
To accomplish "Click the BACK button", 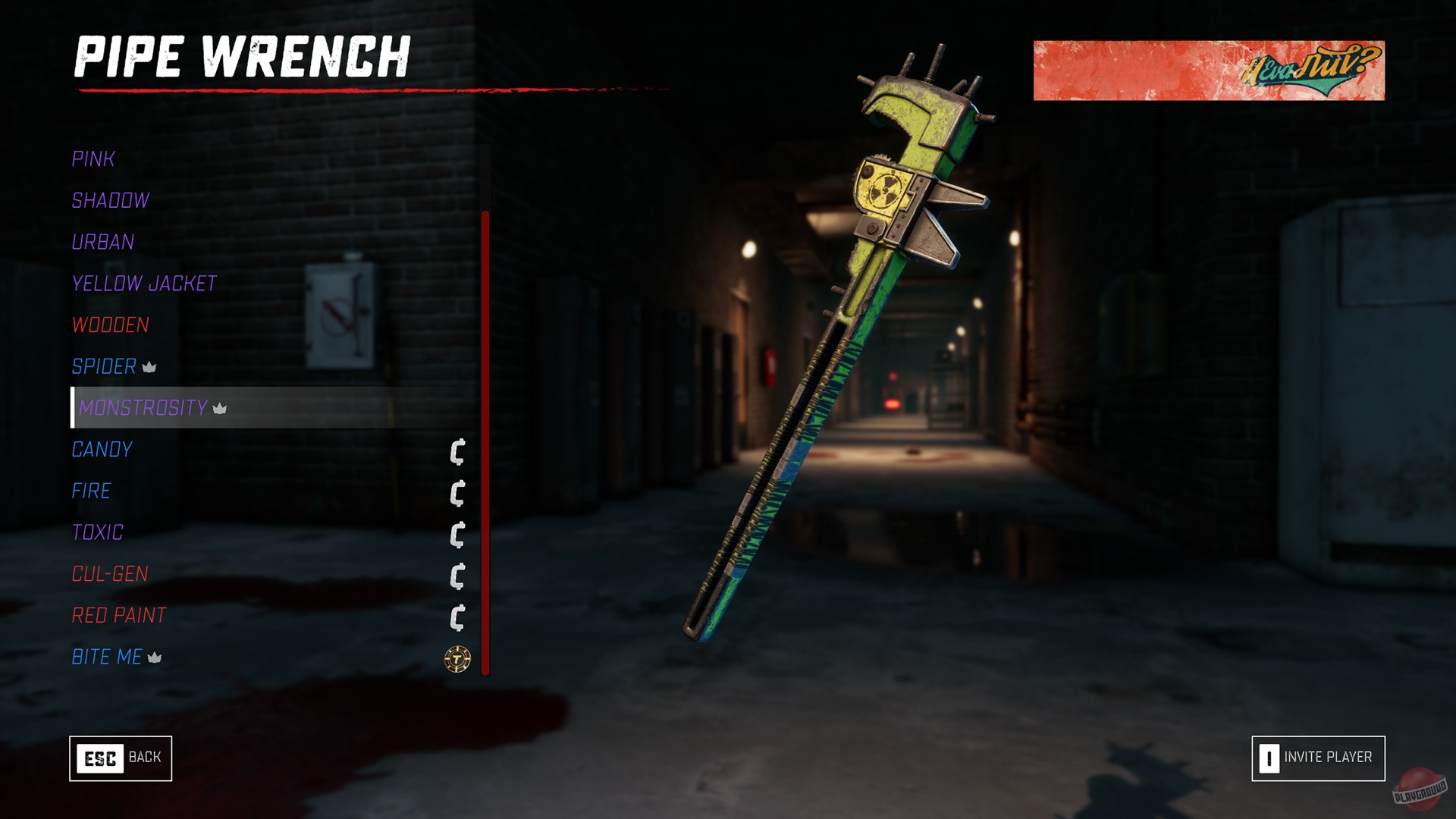I will coord(121,758).
